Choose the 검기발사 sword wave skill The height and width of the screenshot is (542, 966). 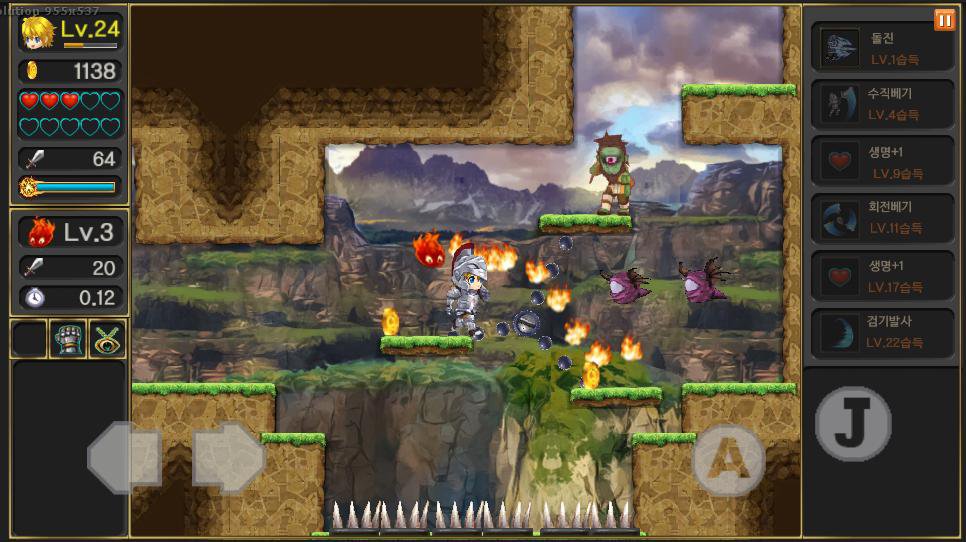(881, 332)
